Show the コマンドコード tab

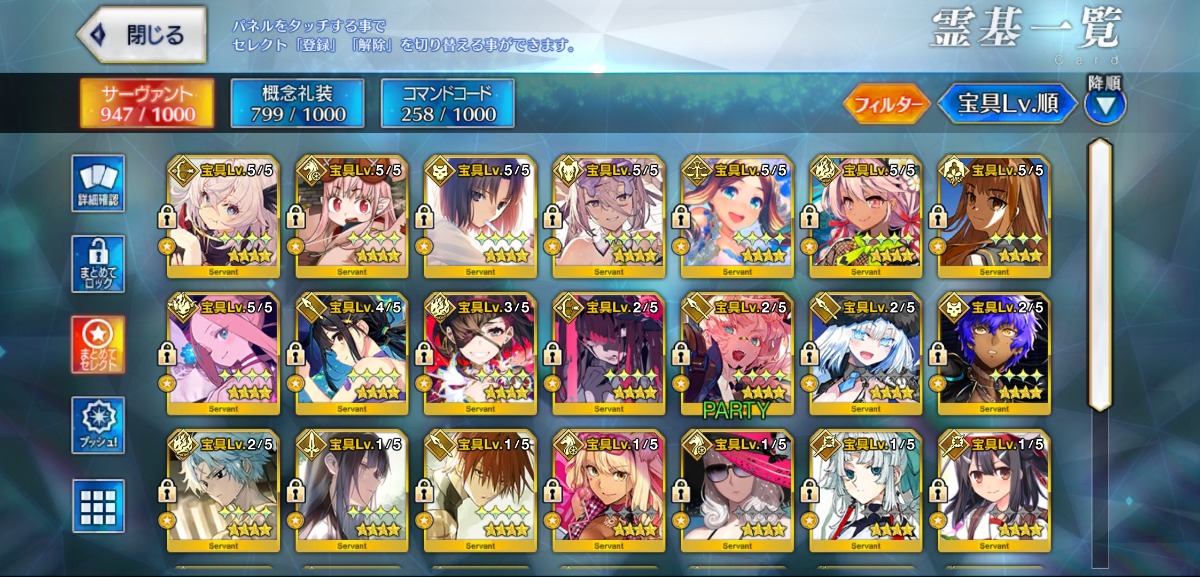tap(447, 103)
